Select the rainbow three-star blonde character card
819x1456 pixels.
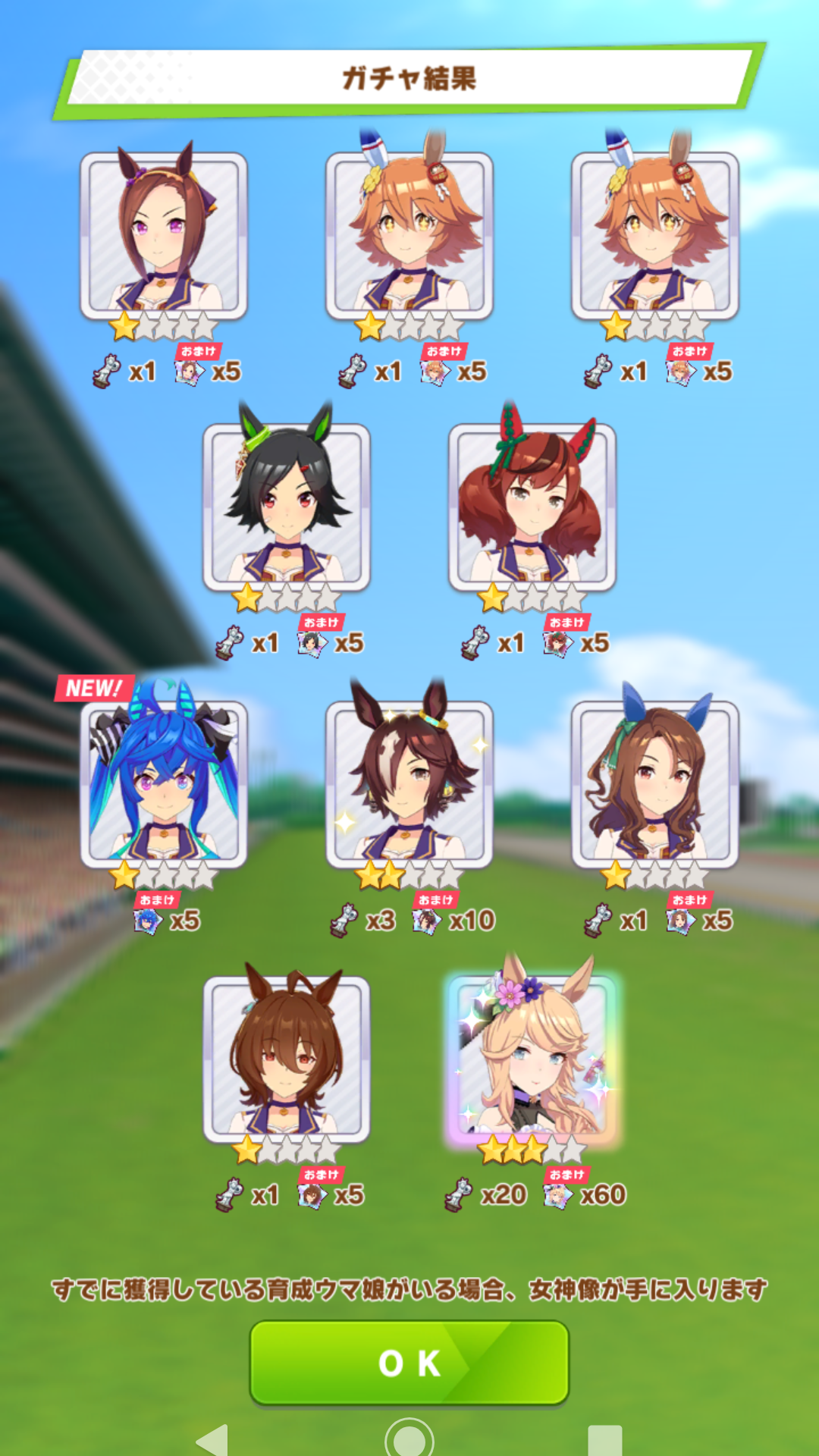pos(534,1059)
